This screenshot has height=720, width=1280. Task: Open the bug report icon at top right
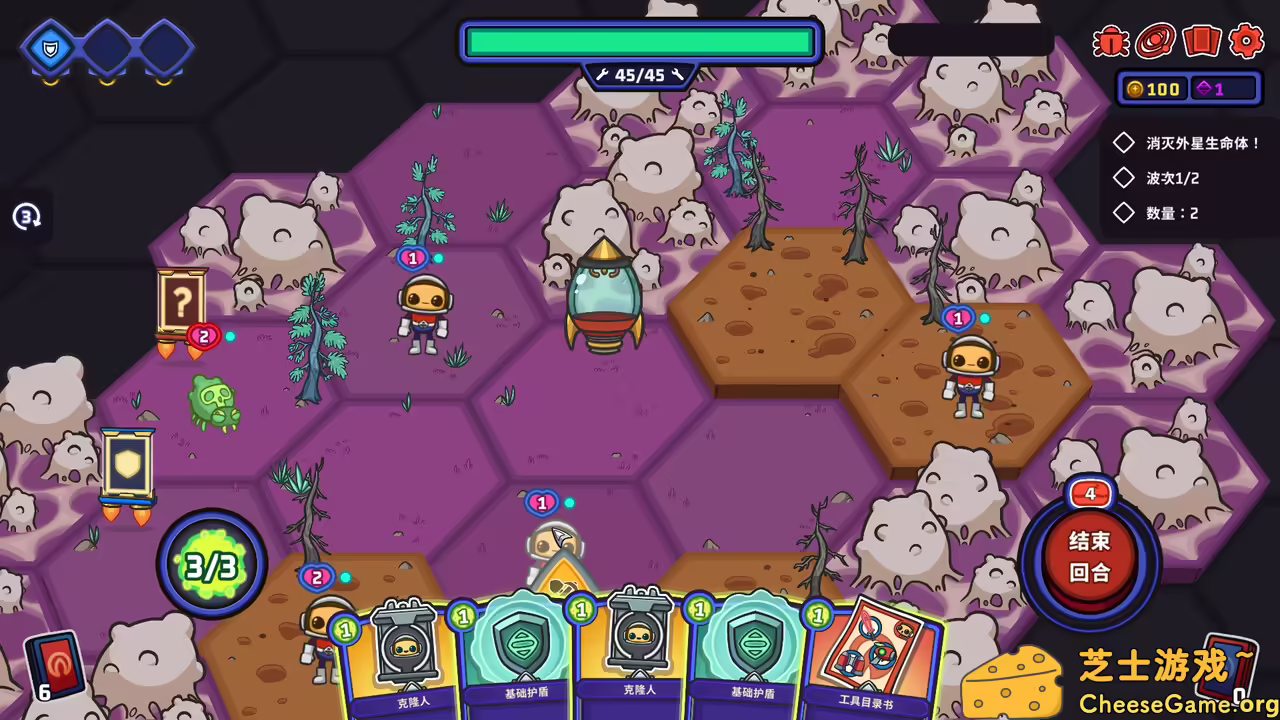coord(1110,42)
